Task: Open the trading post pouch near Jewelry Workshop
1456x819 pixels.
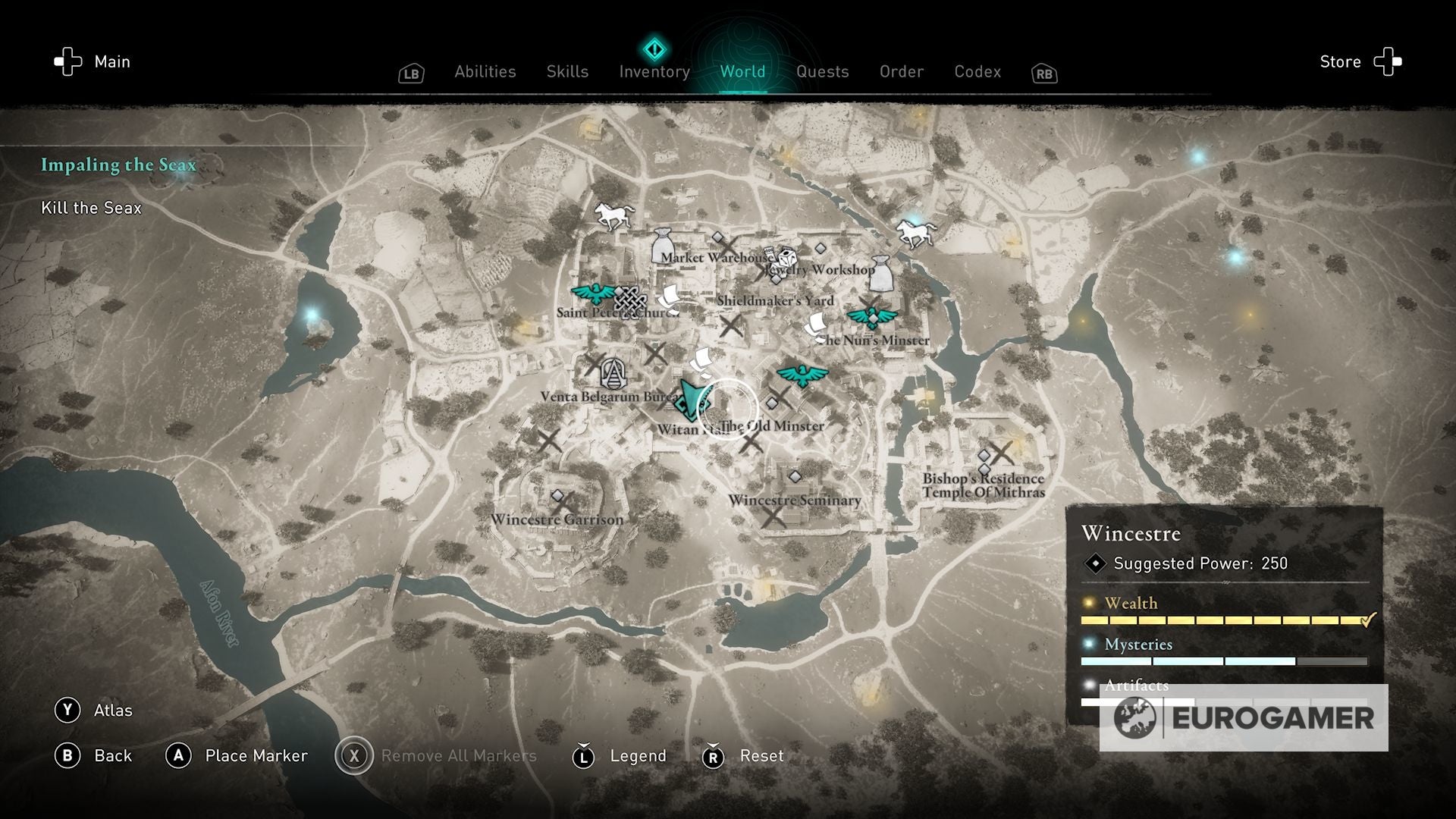Action: pyautogui.click(x=881, y=274)
